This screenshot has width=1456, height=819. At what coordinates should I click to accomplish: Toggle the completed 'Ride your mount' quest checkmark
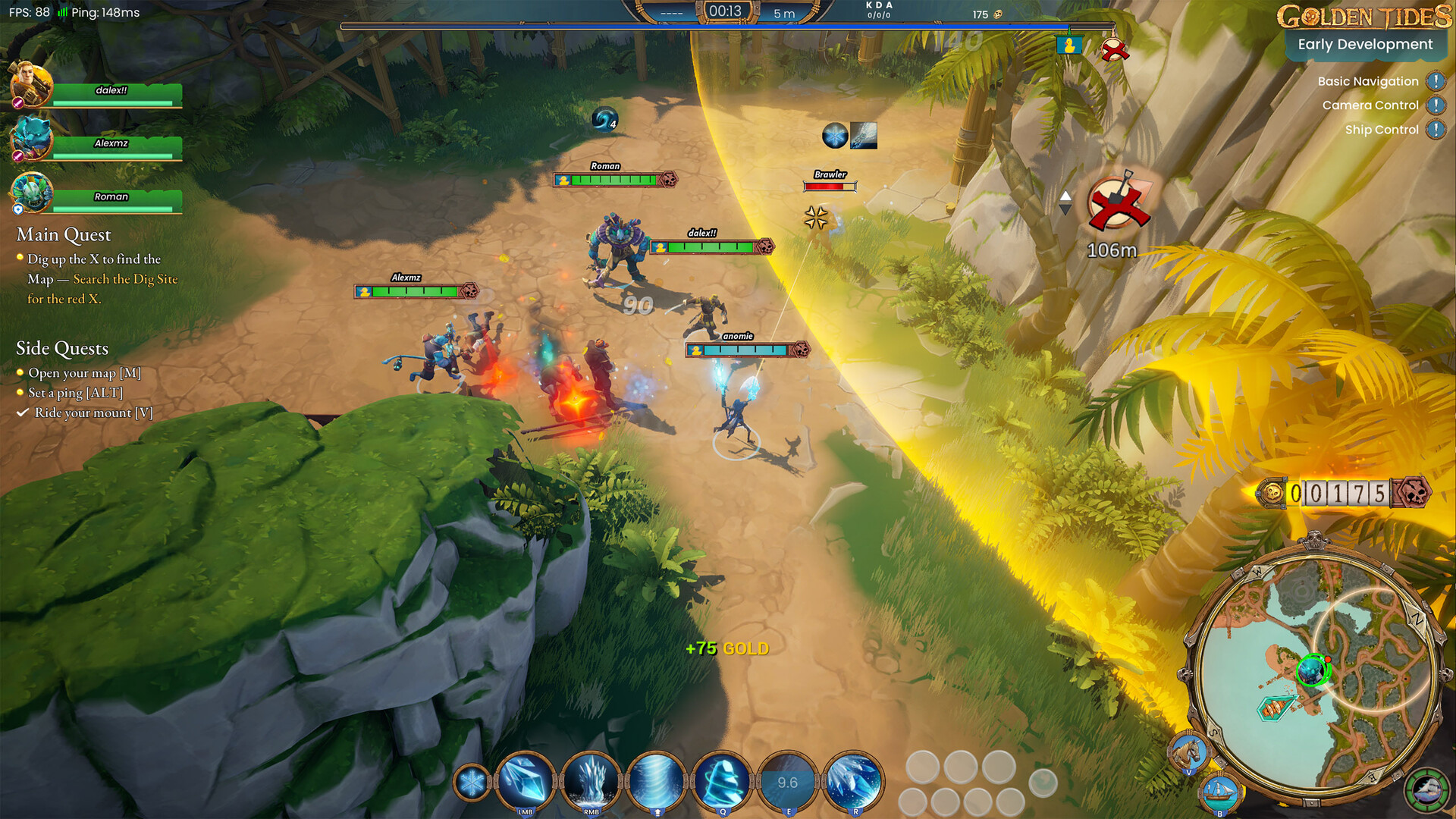point(22,413)
